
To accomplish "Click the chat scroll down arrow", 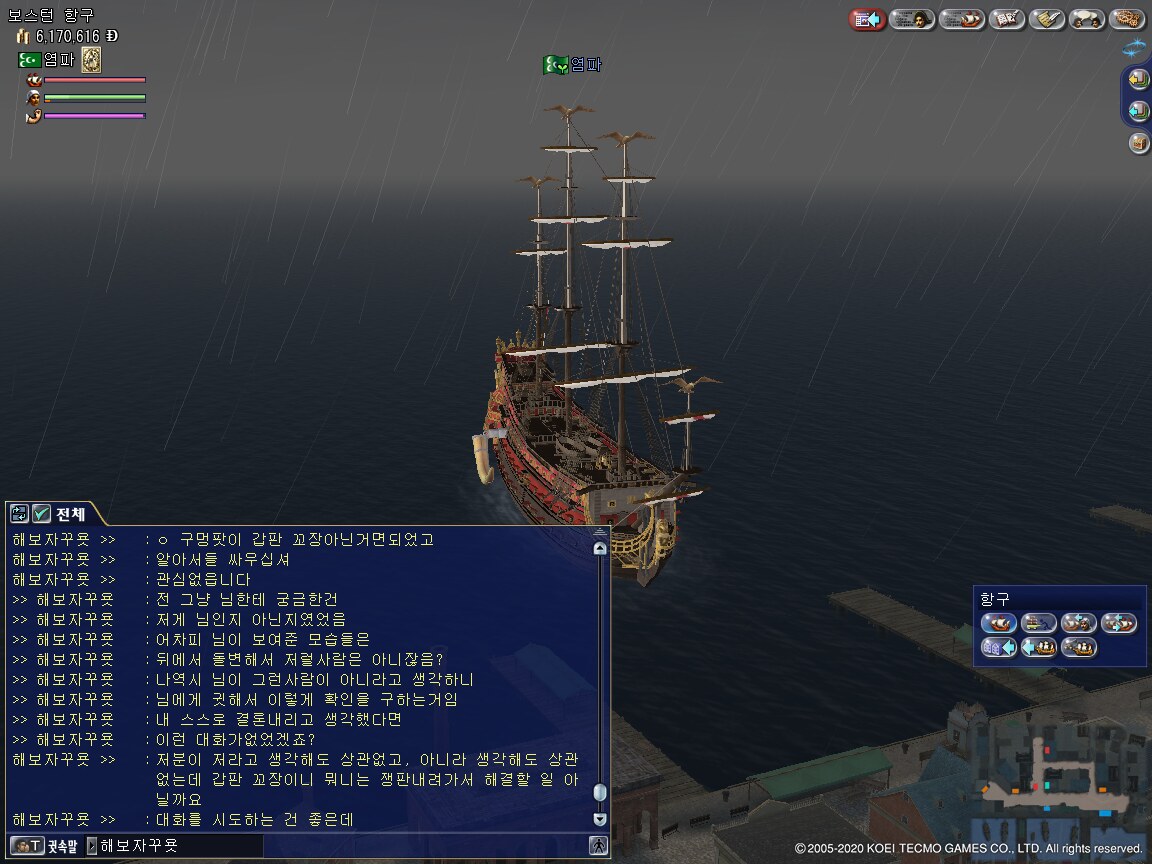I will (600, 818).
